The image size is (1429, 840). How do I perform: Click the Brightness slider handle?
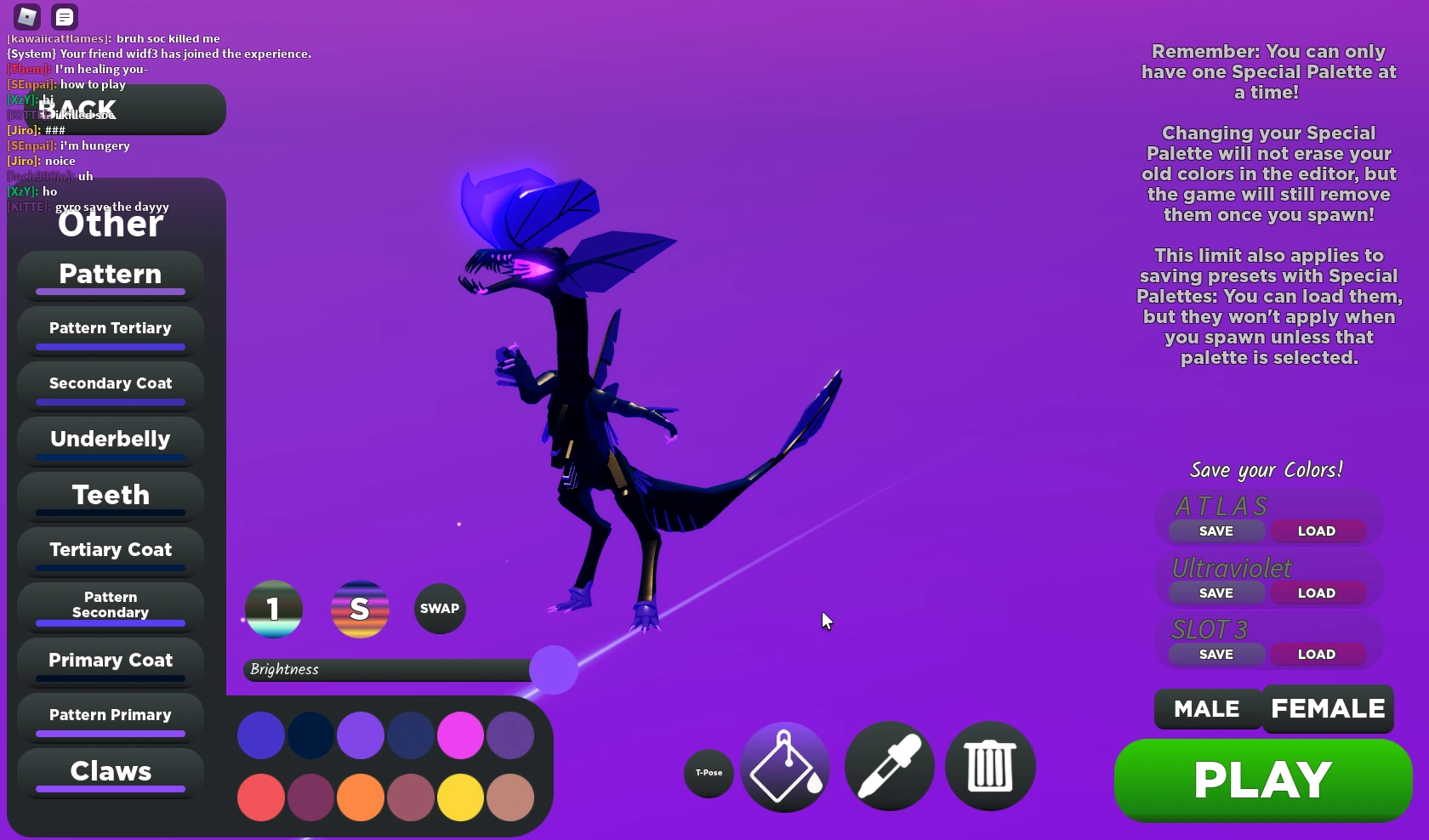click(x=553, y=670)
